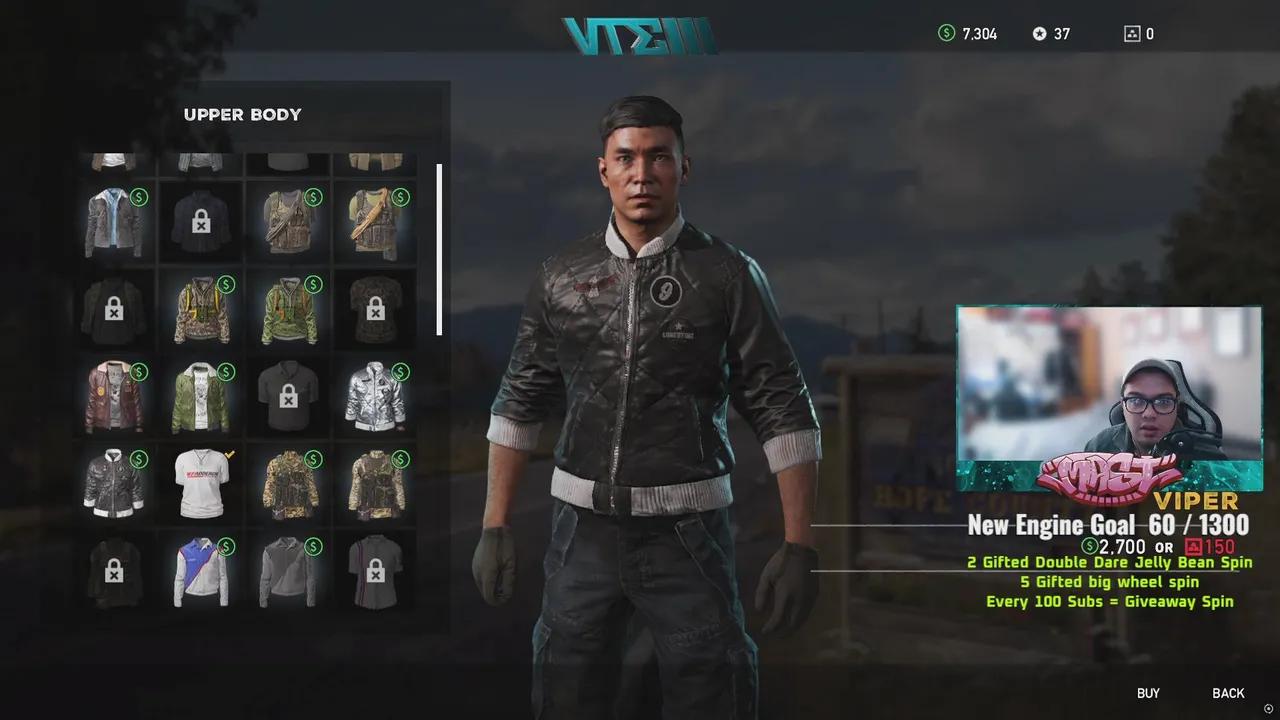Choose the tan vest with shoulder sling
This screenshot has height=720, width=1280.
pyautogui.click(x=375, y=222)
